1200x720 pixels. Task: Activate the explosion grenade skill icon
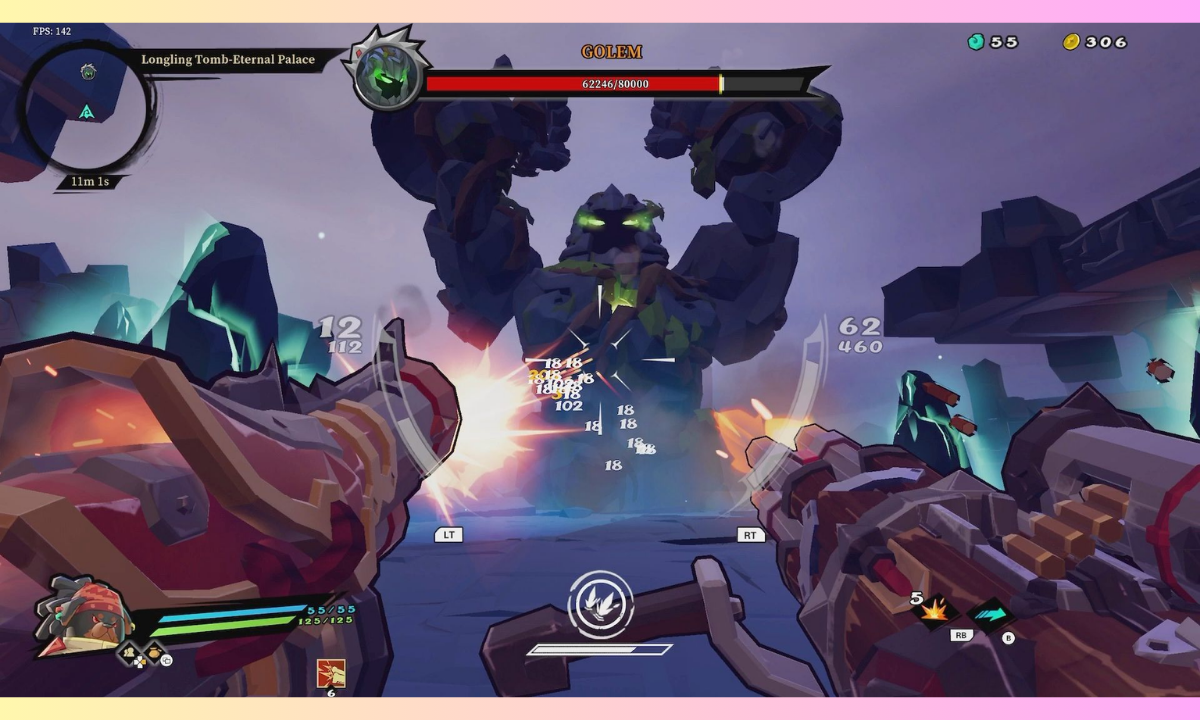(x=936, y=612)
